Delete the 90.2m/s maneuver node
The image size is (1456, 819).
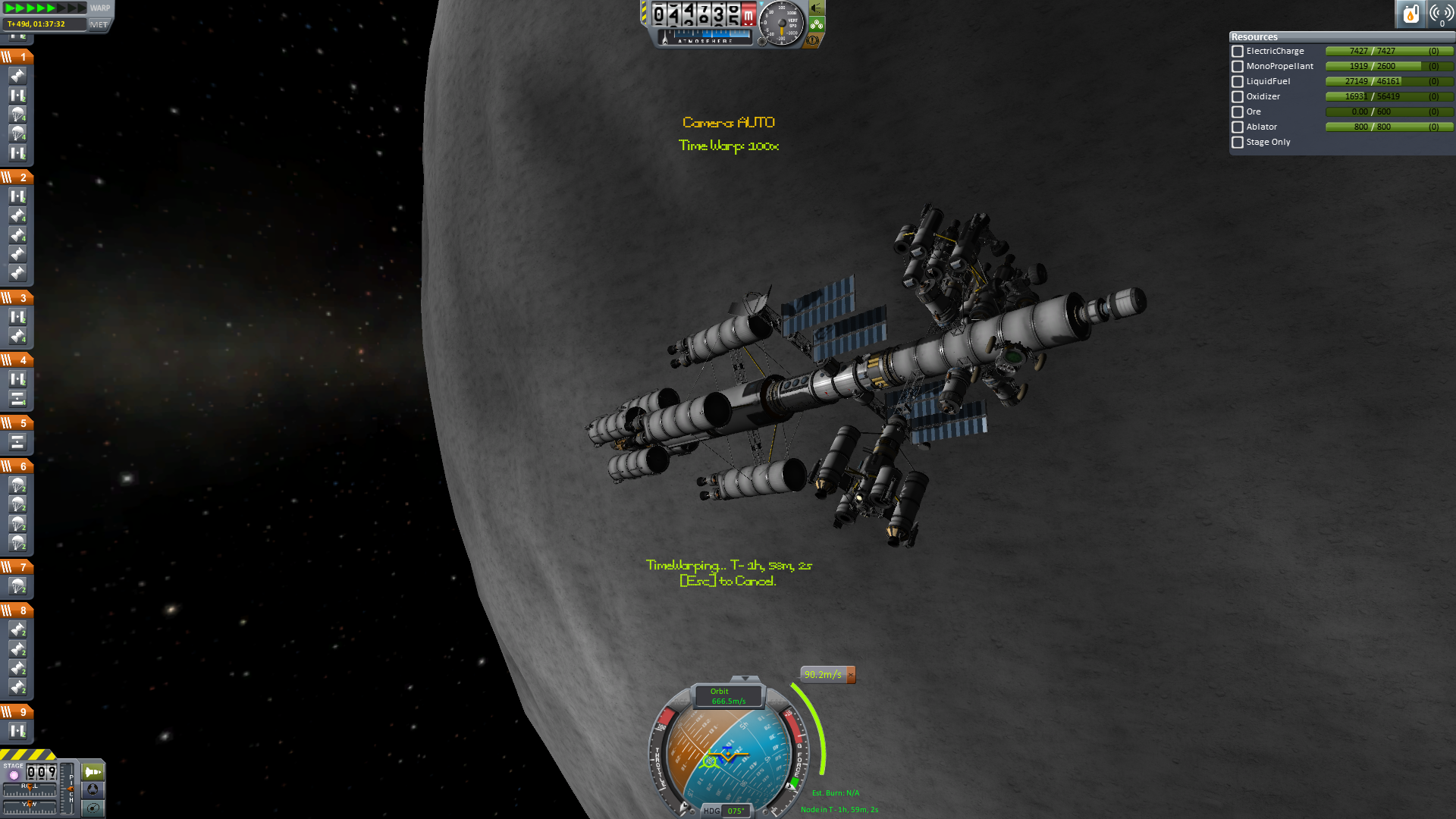pos(851,675)
